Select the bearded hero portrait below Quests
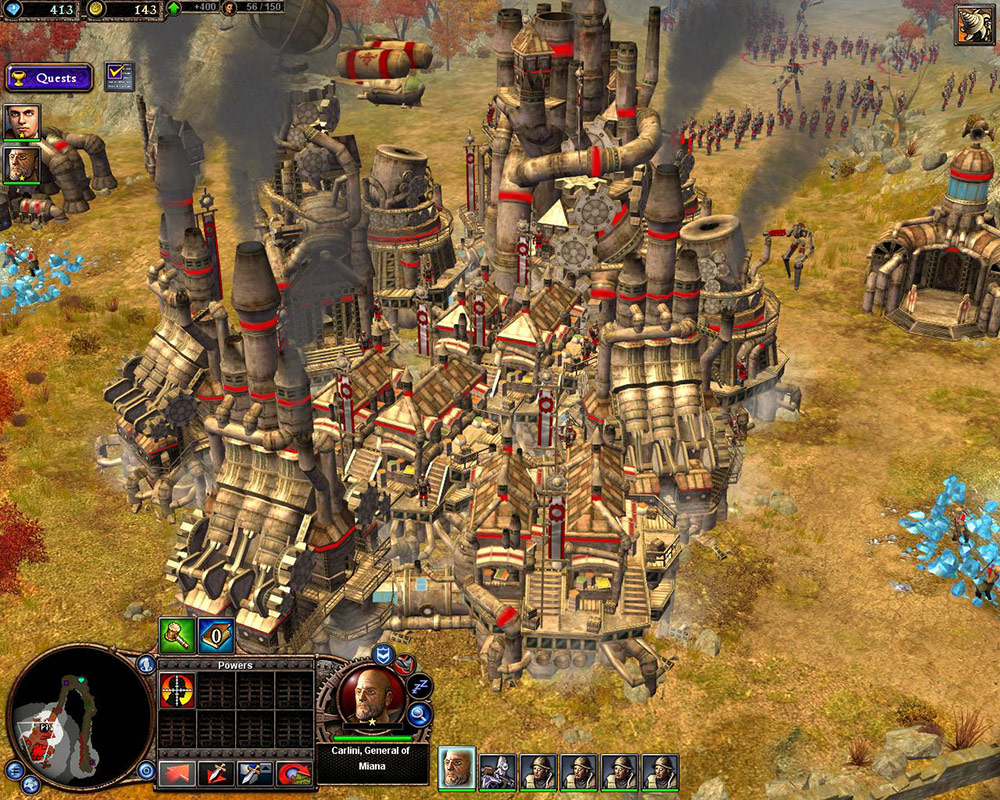Viewport: 1000px width, 800px height. click(x=21, y=164)
